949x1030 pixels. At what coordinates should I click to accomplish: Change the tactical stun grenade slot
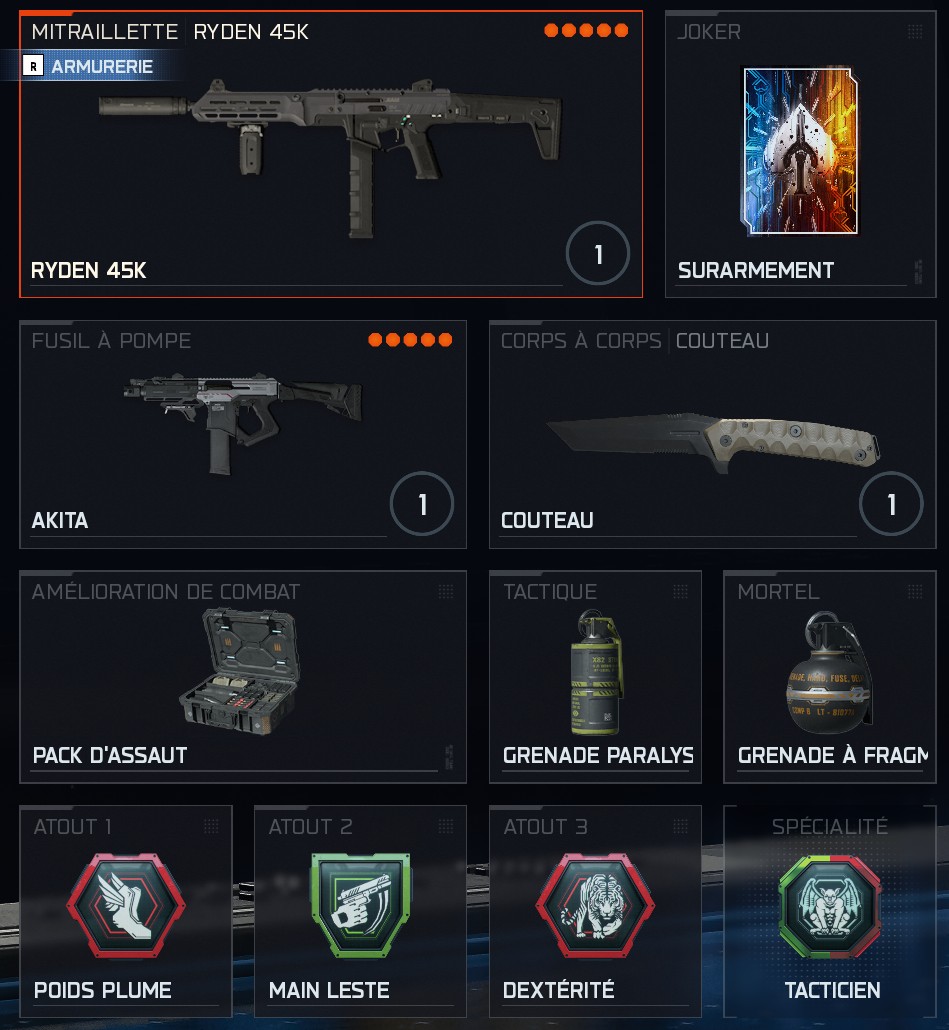595,676
